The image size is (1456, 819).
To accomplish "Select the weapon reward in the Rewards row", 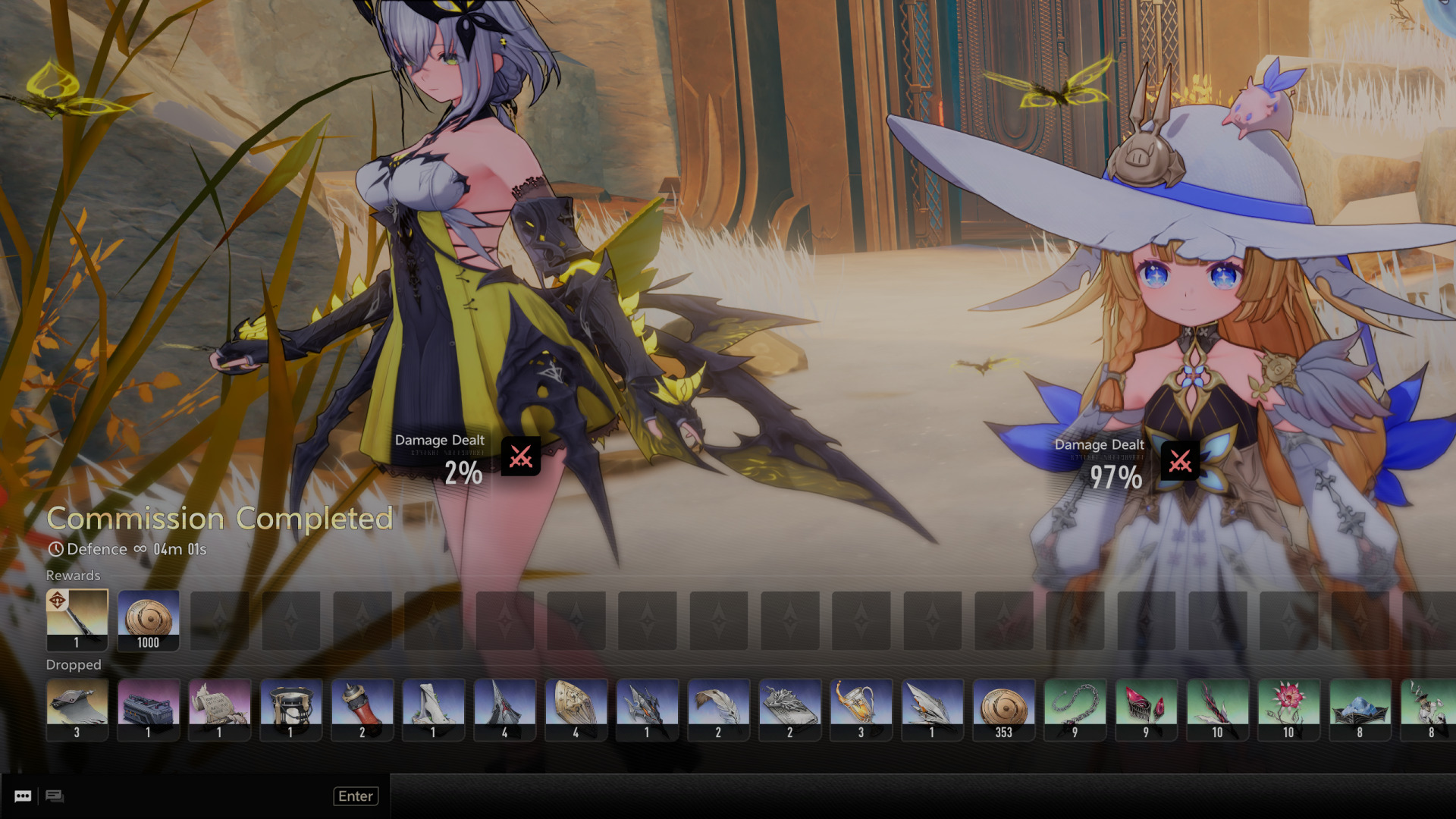I will coord(77,620).
